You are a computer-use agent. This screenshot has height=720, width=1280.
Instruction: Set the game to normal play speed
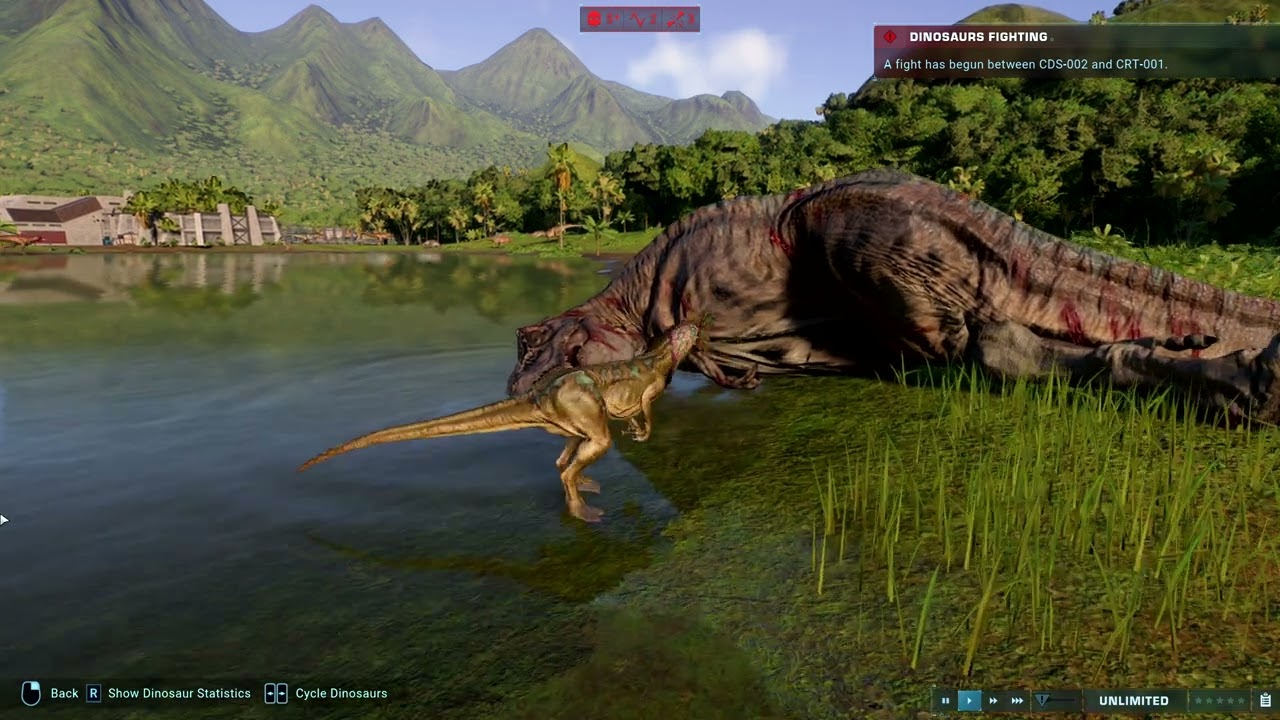[969, 701]
